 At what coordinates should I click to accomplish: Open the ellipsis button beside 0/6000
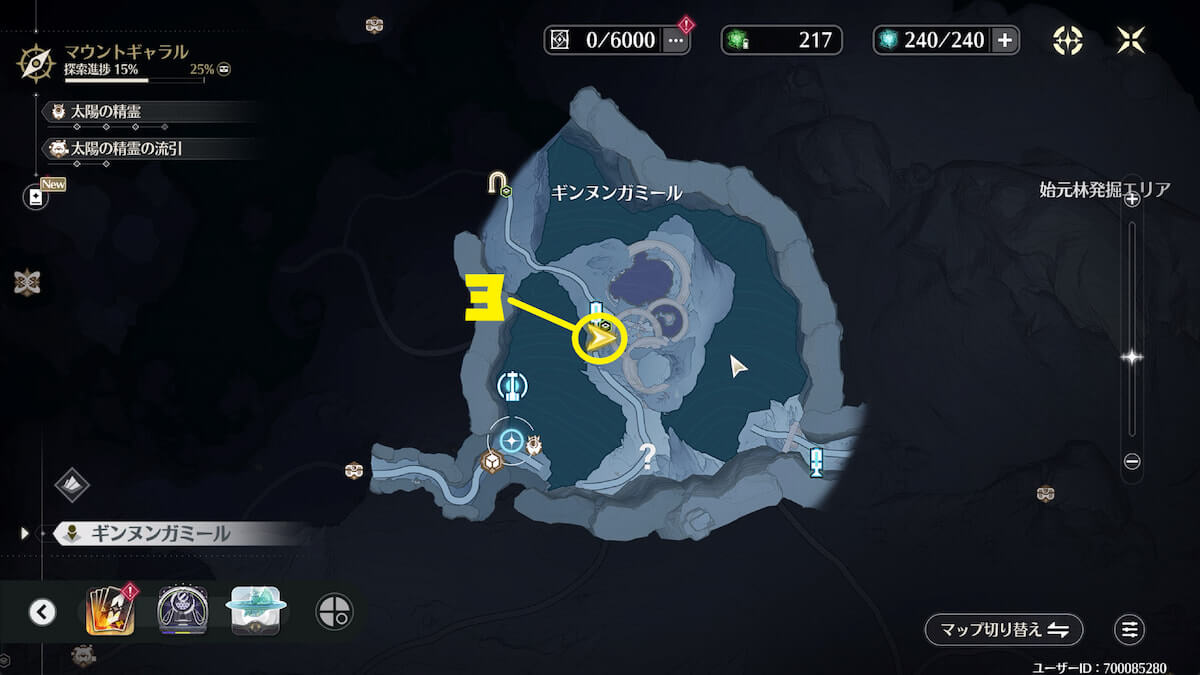pyautogui.click(x=676, y=41)
